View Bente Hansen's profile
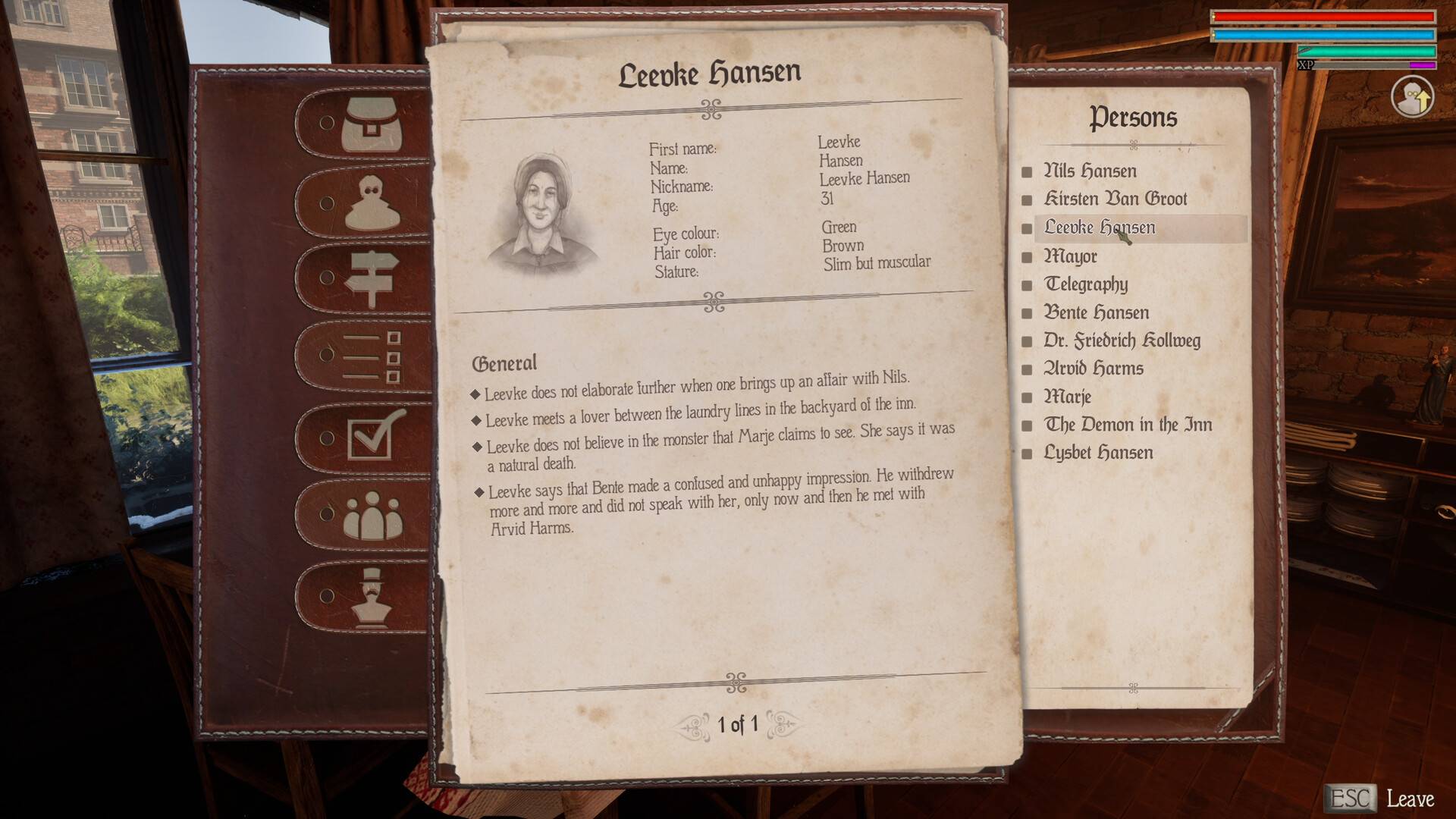Image resolution: width=1456 pixels, height=819 pixels. (1096, 312)
